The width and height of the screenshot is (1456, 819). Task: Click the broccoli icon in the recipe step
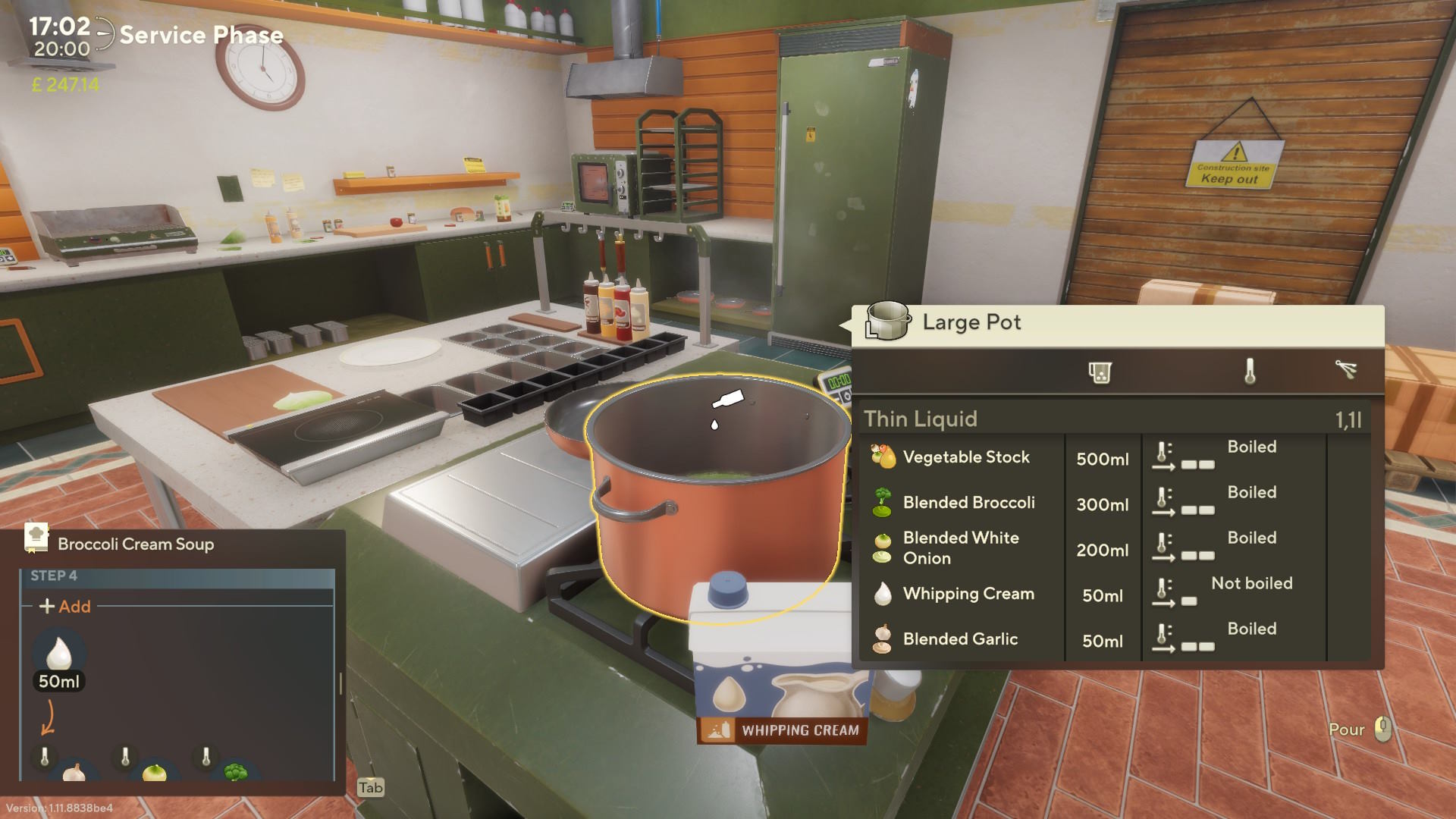point(236,772)
